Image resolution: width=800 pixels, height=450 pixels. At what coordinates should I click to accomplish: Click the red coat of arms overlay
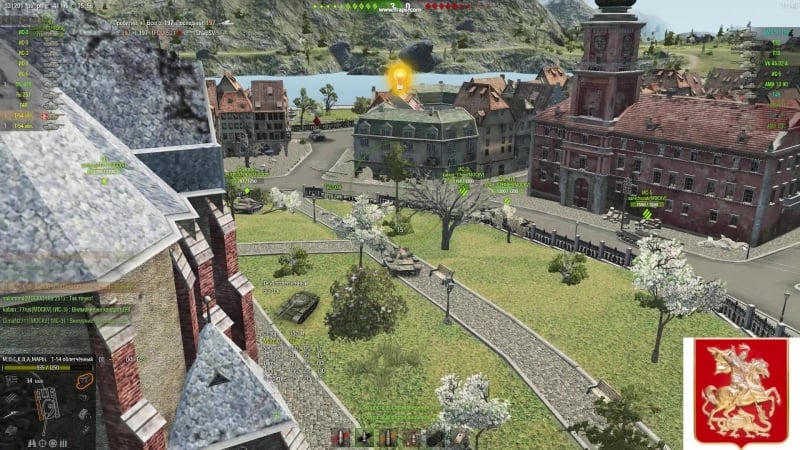[738, 390]
